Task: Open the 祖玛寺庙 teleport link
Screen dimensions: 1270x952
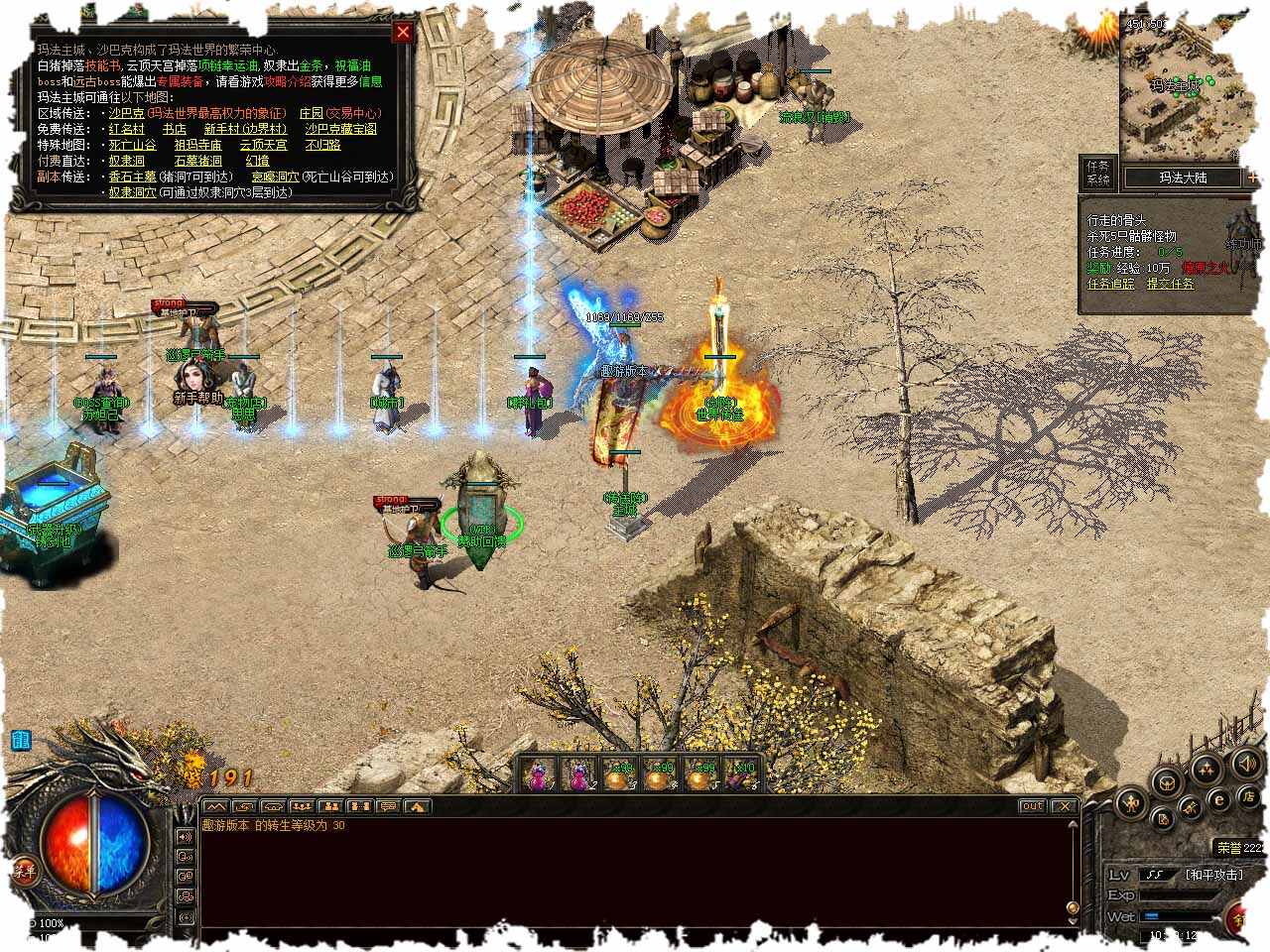Action: pyautogui.click(x=197, y=145)
